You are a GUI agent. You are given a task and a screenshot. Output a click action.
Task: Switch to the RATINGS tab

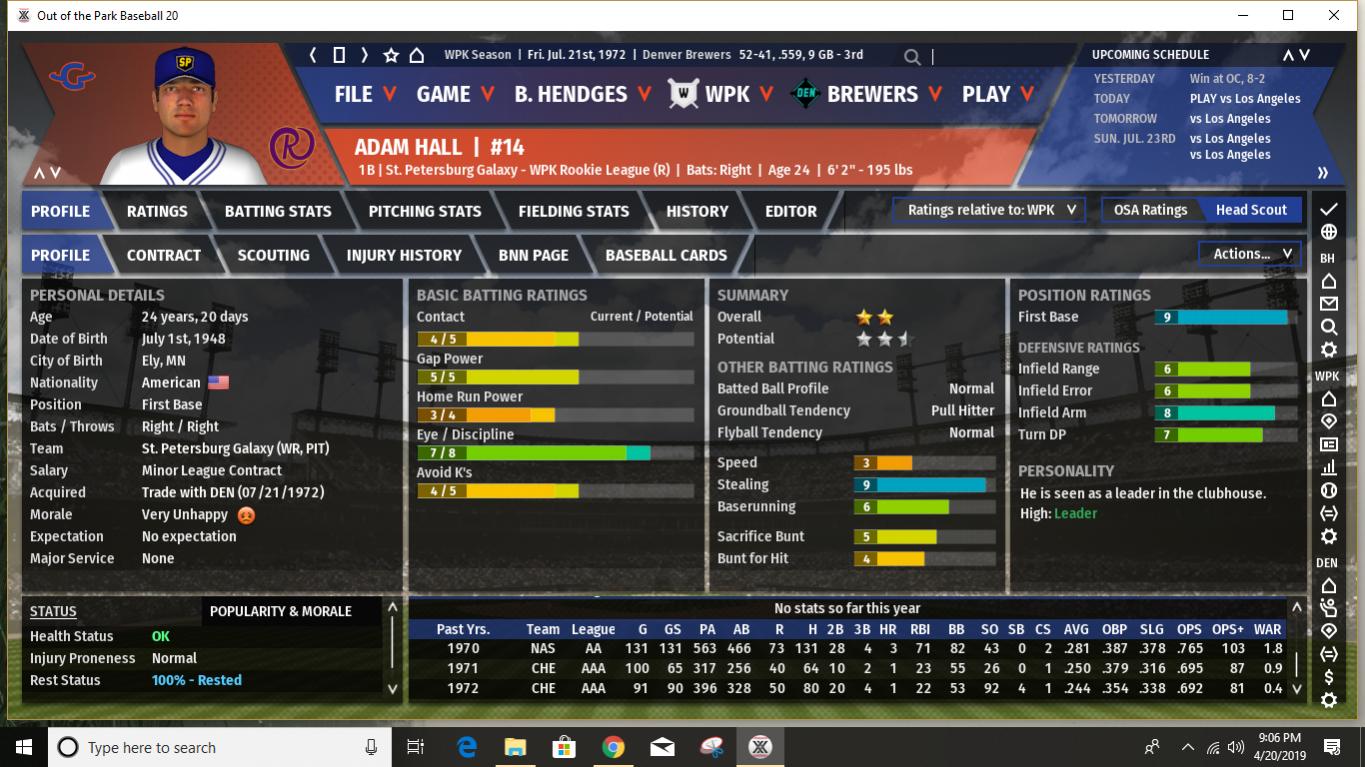click(157, 211)
